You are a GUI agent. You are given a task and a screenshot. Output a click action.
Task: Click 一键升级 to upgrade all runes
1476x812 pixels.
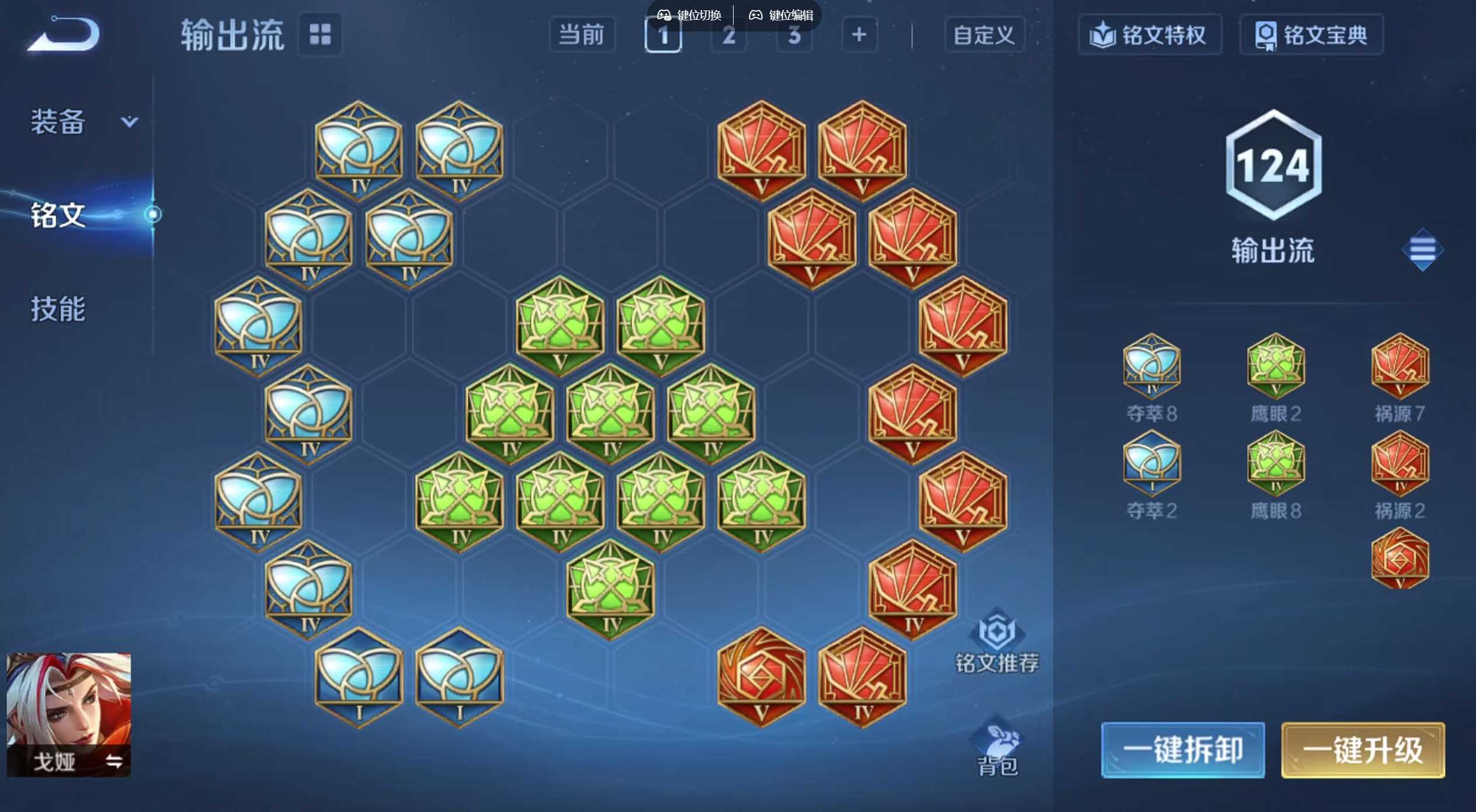pyautogui.click(x=1362, y=750)
